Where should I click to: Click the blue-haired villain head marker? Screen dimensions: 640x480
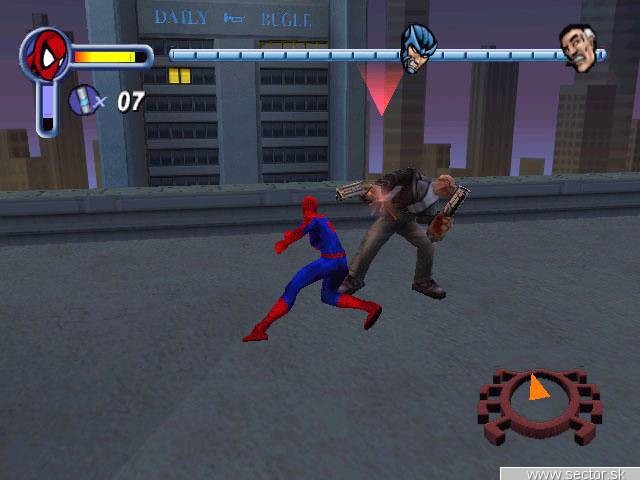417,48
